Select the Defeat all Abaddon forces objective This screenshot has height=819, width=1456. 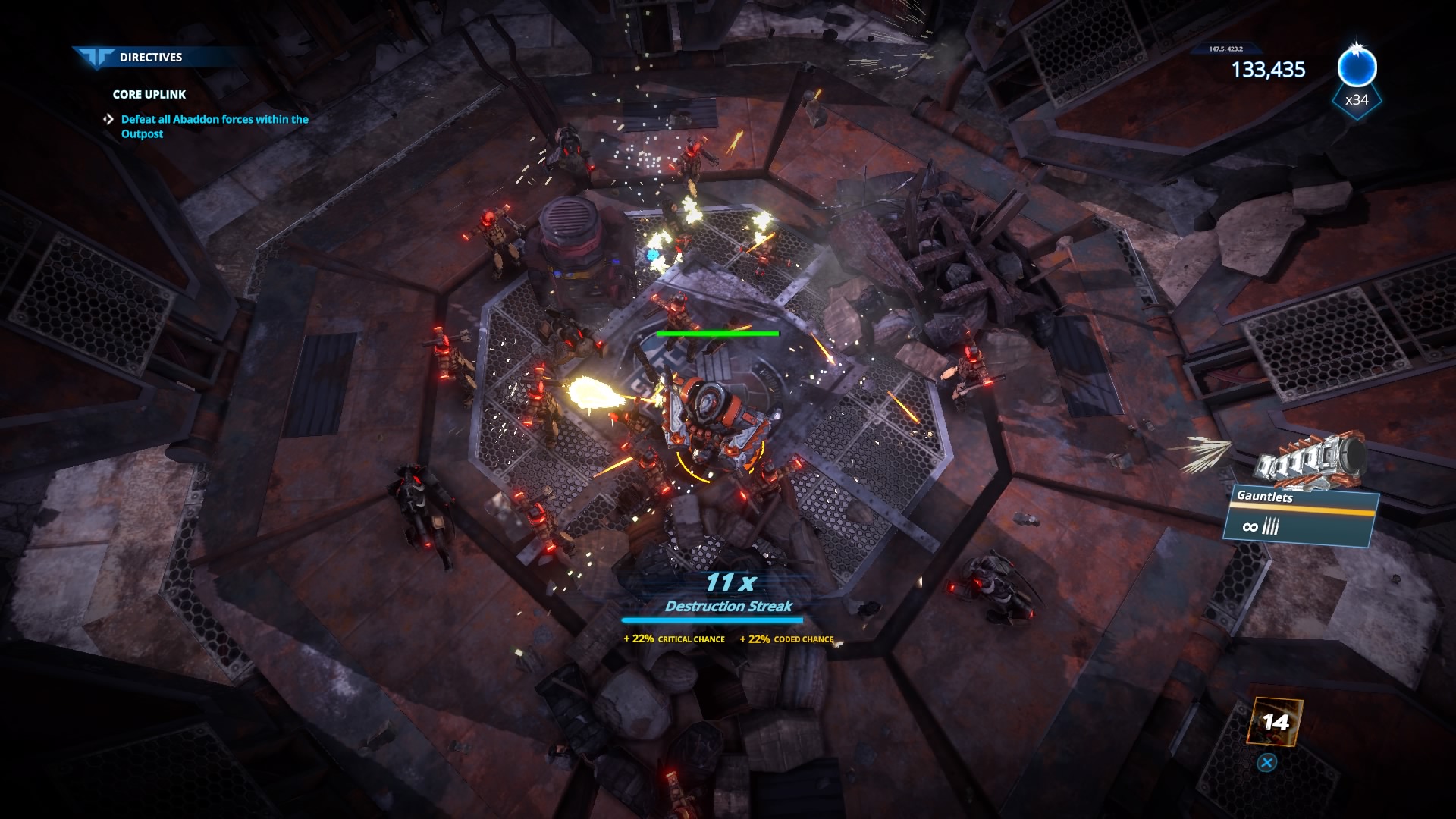pos(214,126)
